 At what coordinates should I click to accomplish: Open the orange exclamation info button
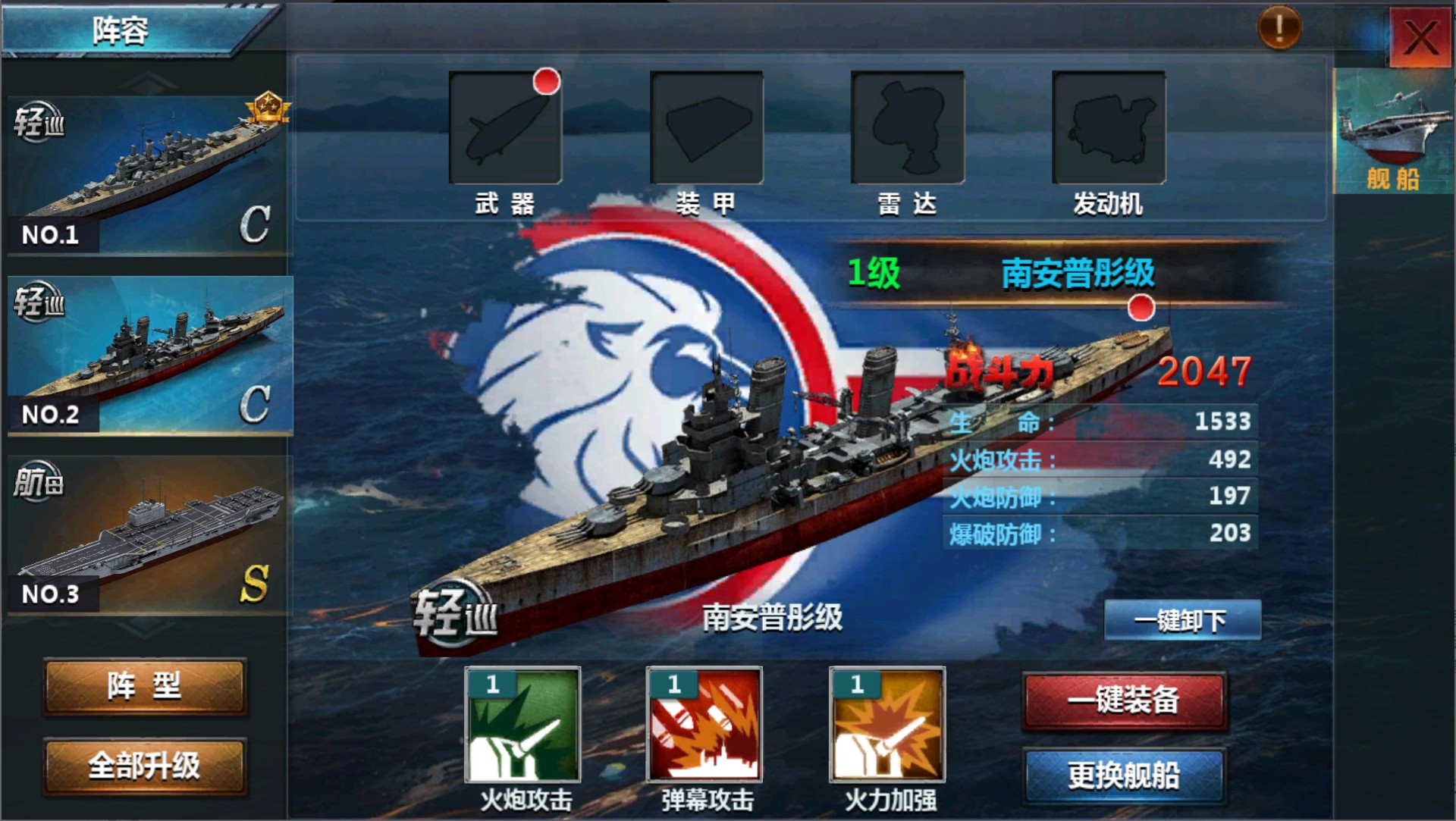(x=1279, y=29)
